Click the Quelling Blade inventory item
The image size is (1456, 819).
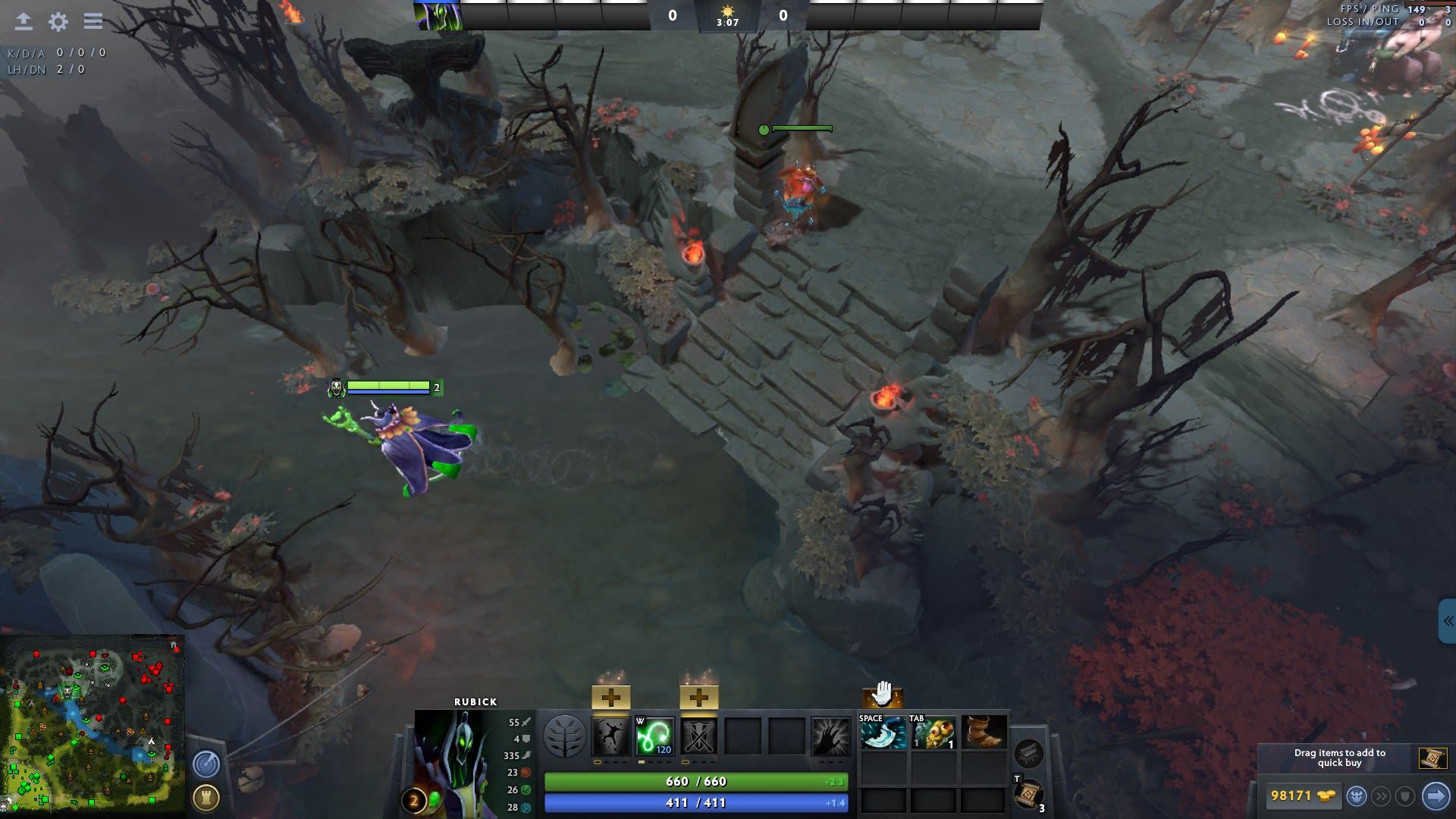click(882, 733)
